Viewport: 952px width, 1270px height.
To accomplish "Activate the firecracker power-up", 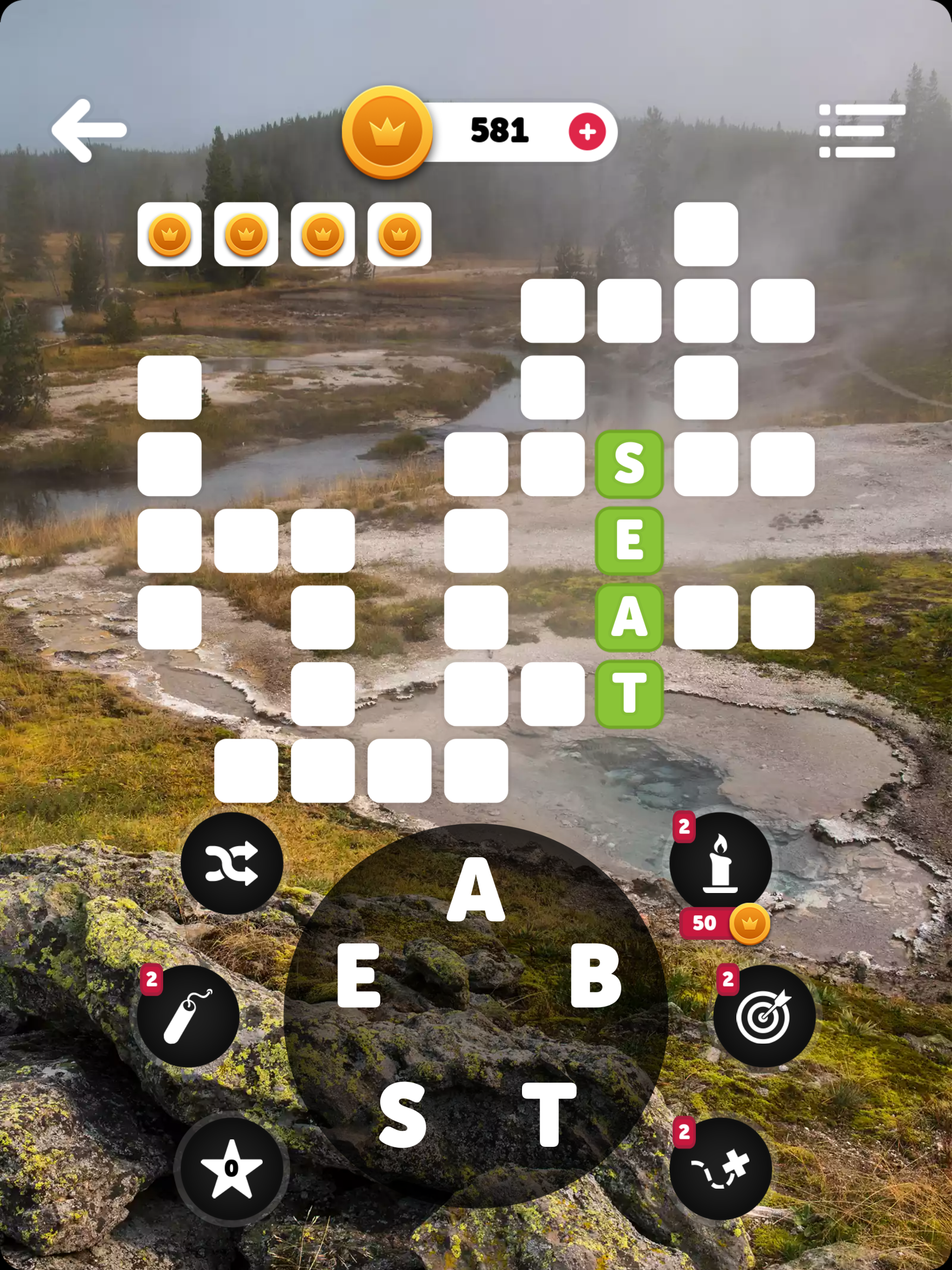I will 188,1016.
